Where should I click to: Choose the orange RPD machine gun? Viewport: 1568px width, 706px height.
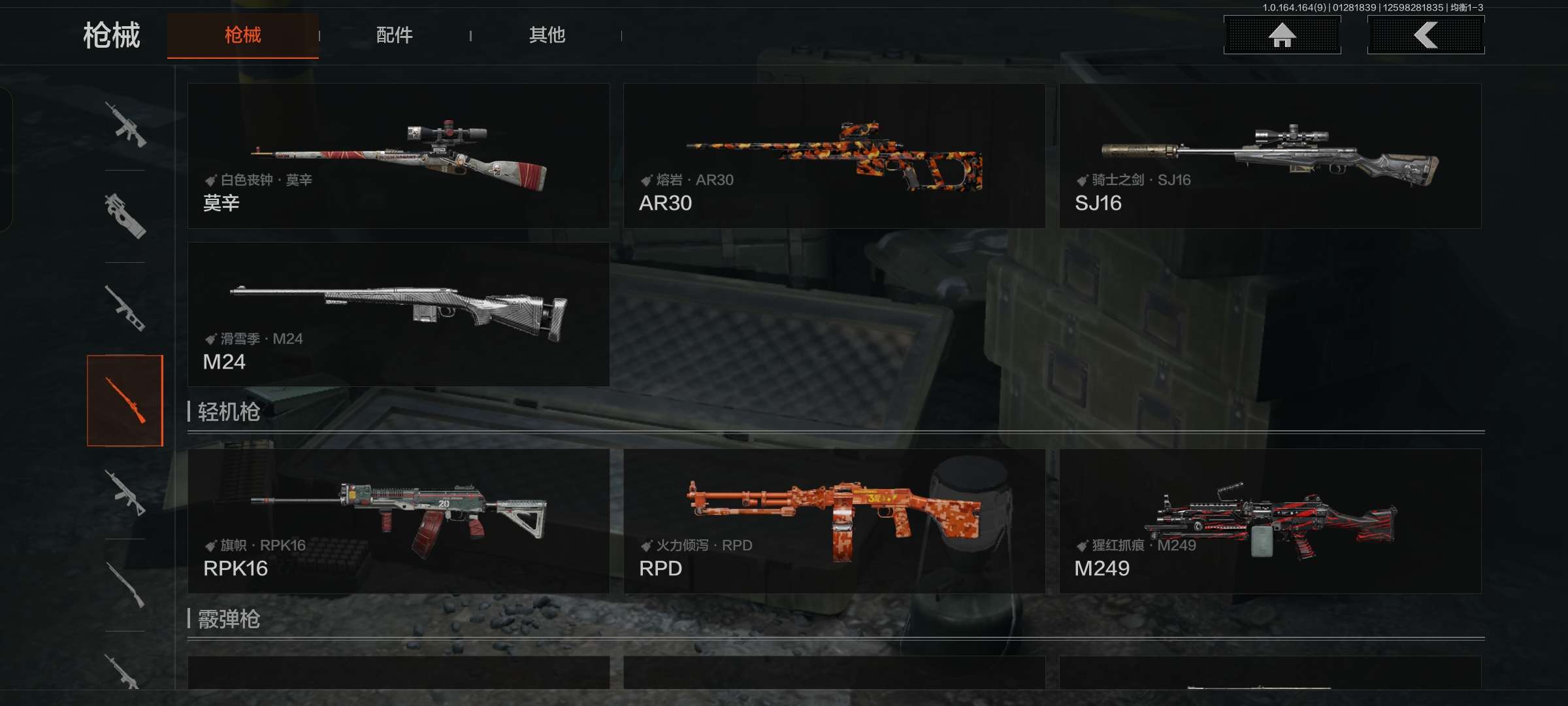pos(834,521)
